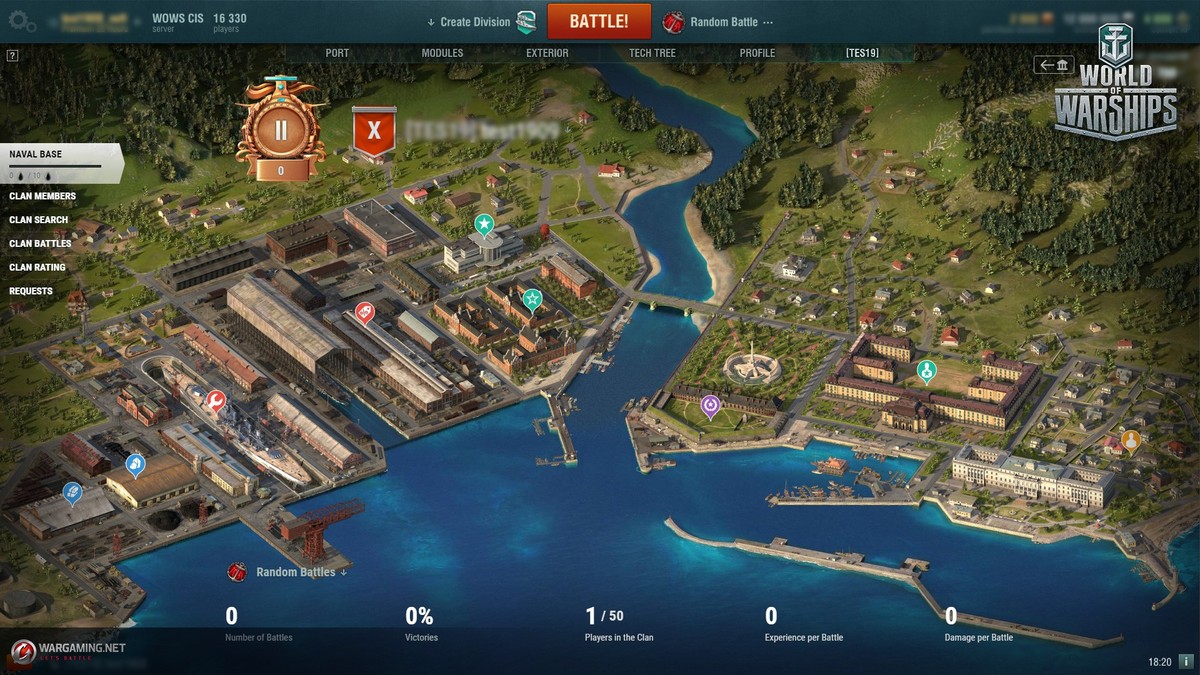
Task: Start the battle with the BATTLE! button
Action: [599, 21]
